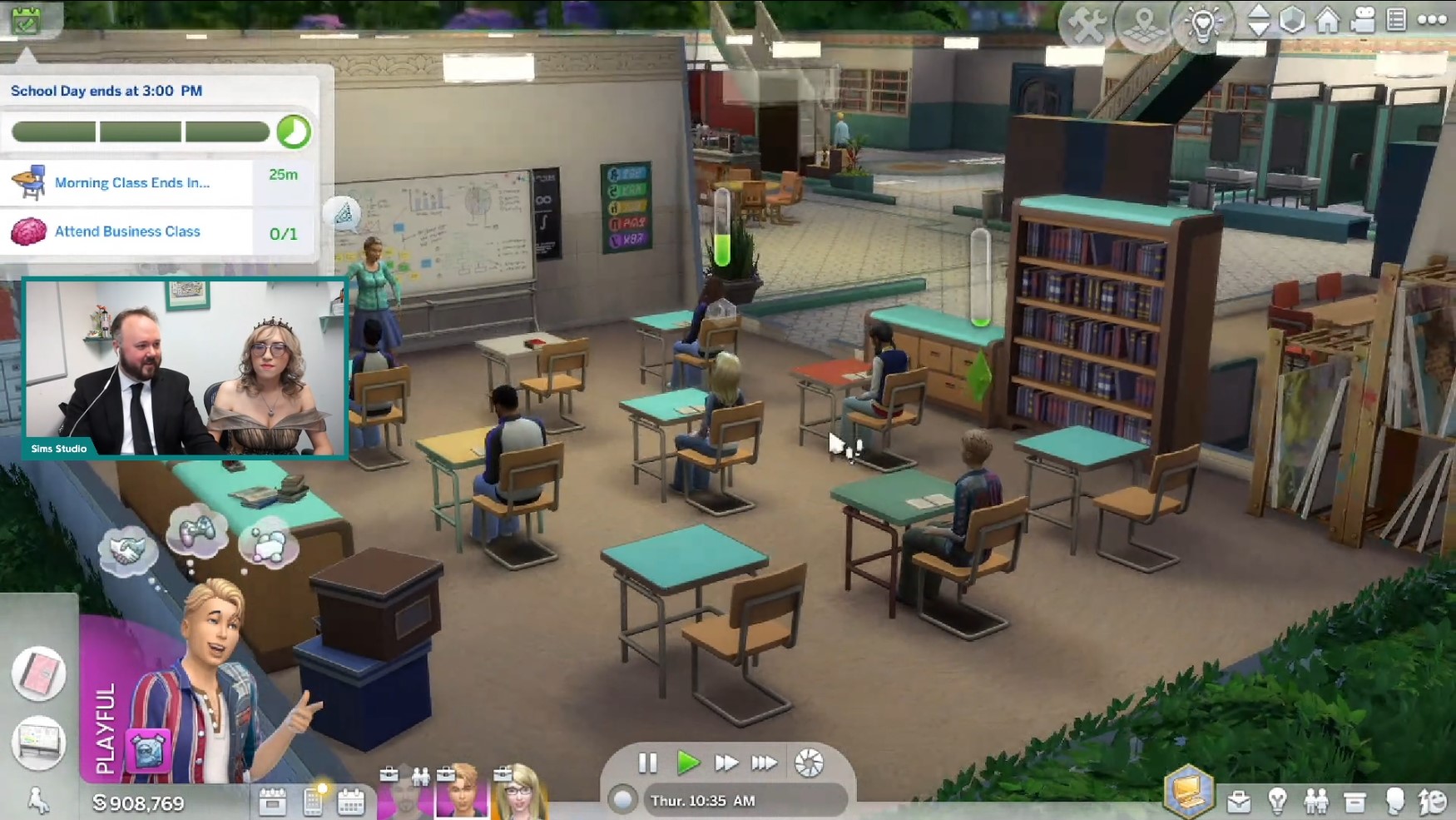Open the Relationships panel with two figures
Screen dimensions: 1456x820
pyautogui.click(x=1316, y=802)
